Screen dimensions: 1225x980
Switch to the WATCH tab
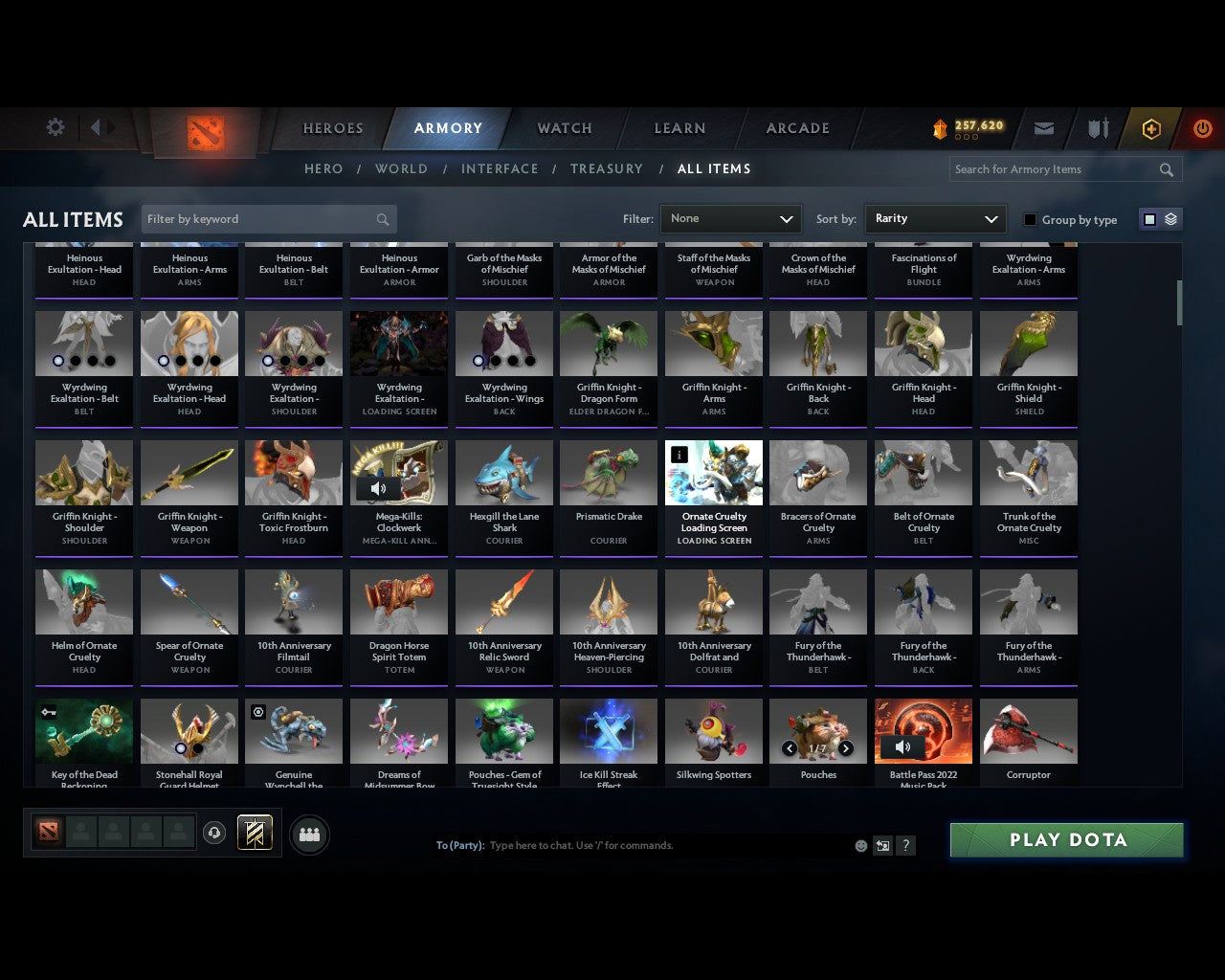(x=564, y=127)
